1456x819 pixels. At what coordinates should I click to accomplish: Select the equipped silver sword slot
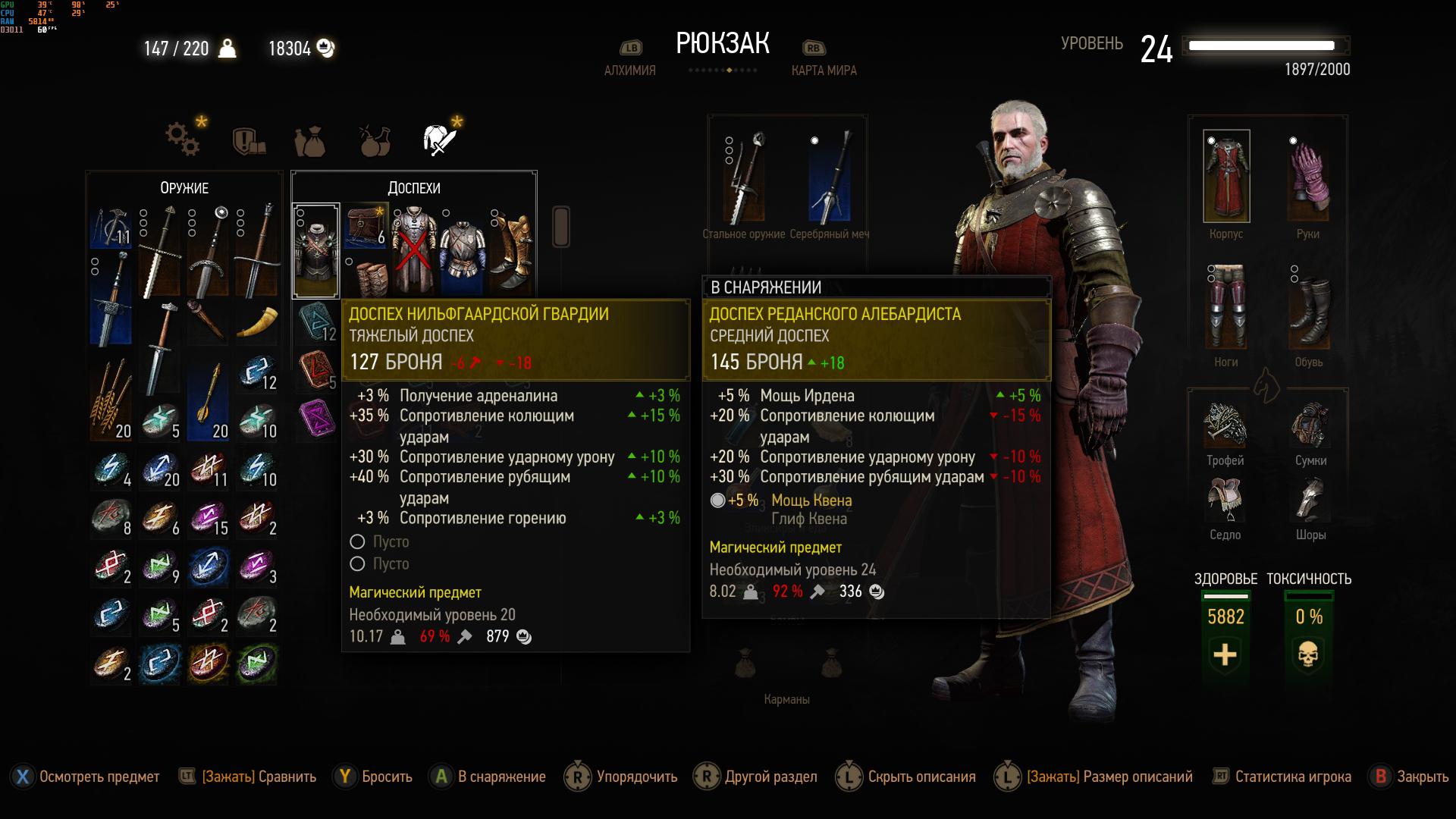tap(829, 178)
